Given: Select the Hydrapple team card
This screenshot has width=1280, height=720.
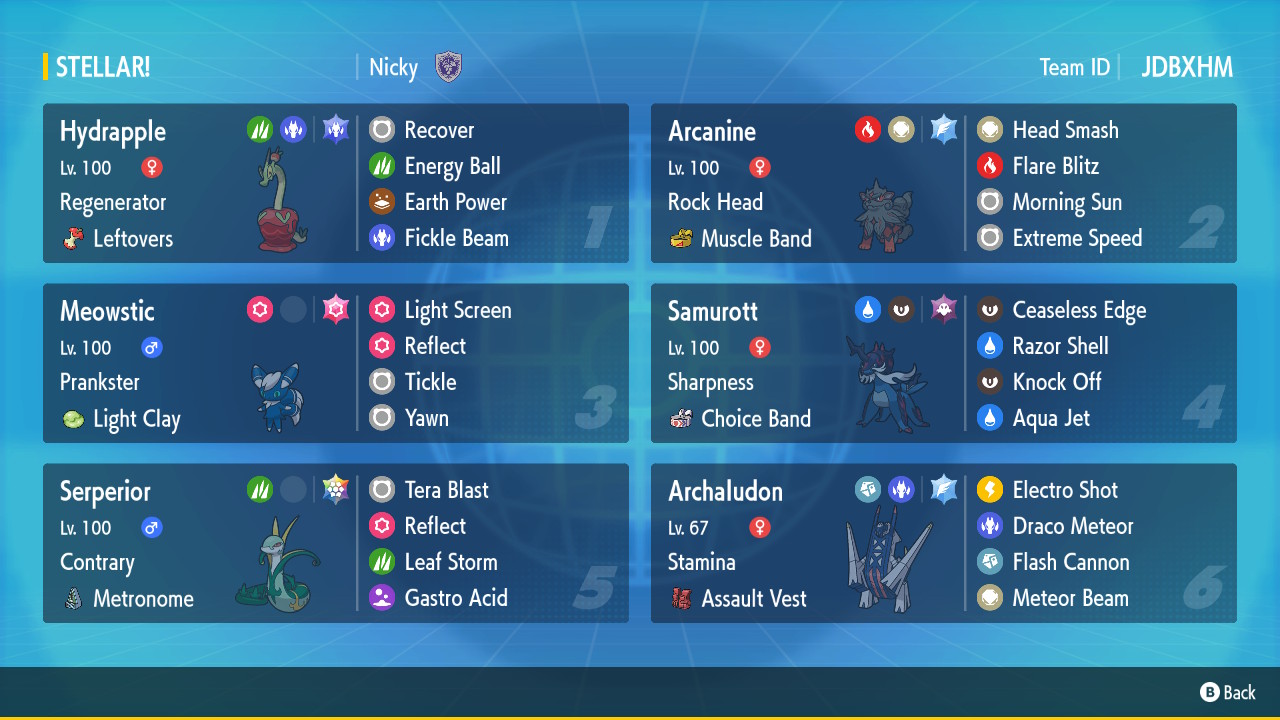Looking at the screenshot, I should point(335,184).
